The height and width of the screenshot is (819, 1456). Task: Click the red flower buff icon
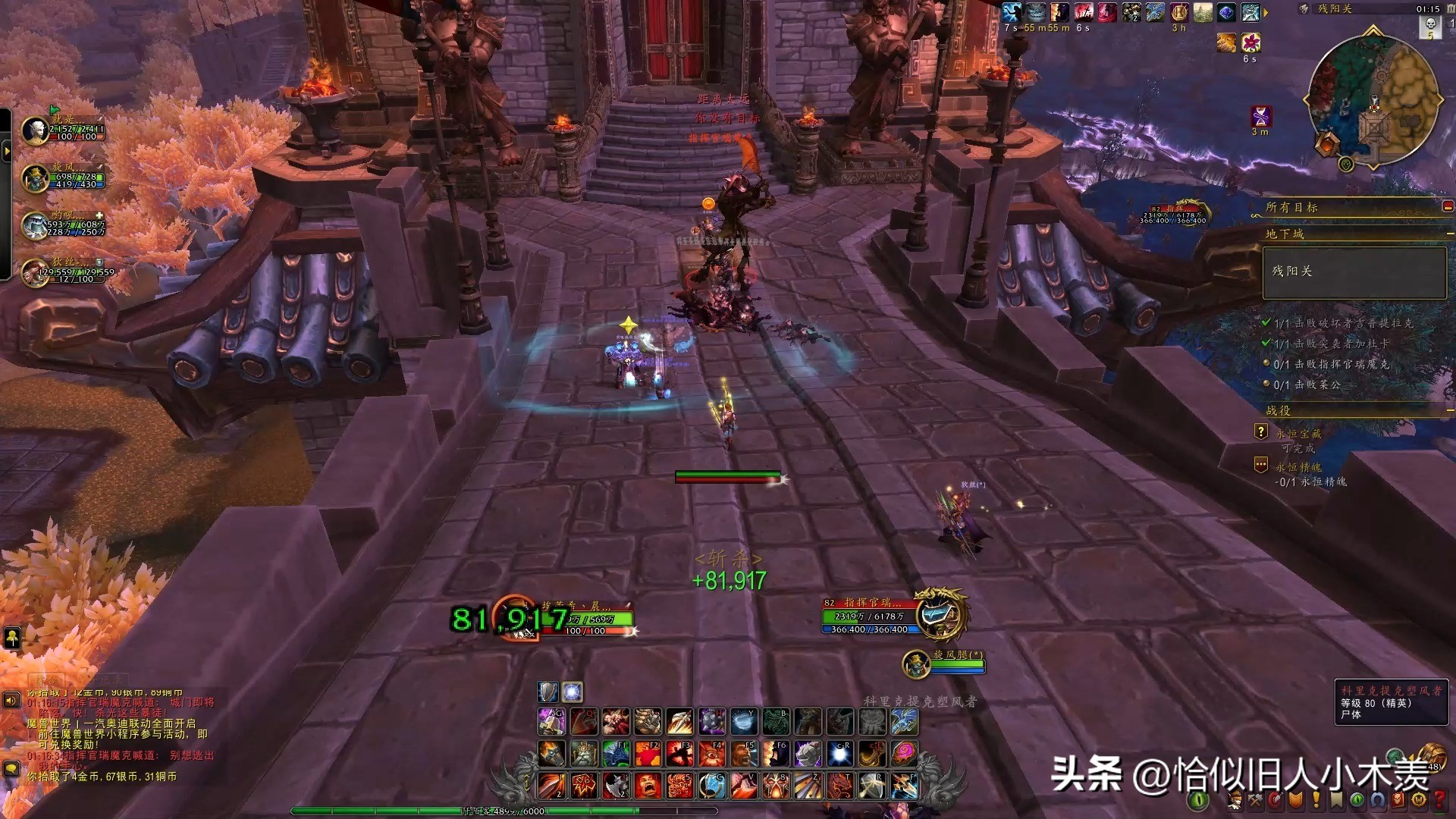point(1250,42)
